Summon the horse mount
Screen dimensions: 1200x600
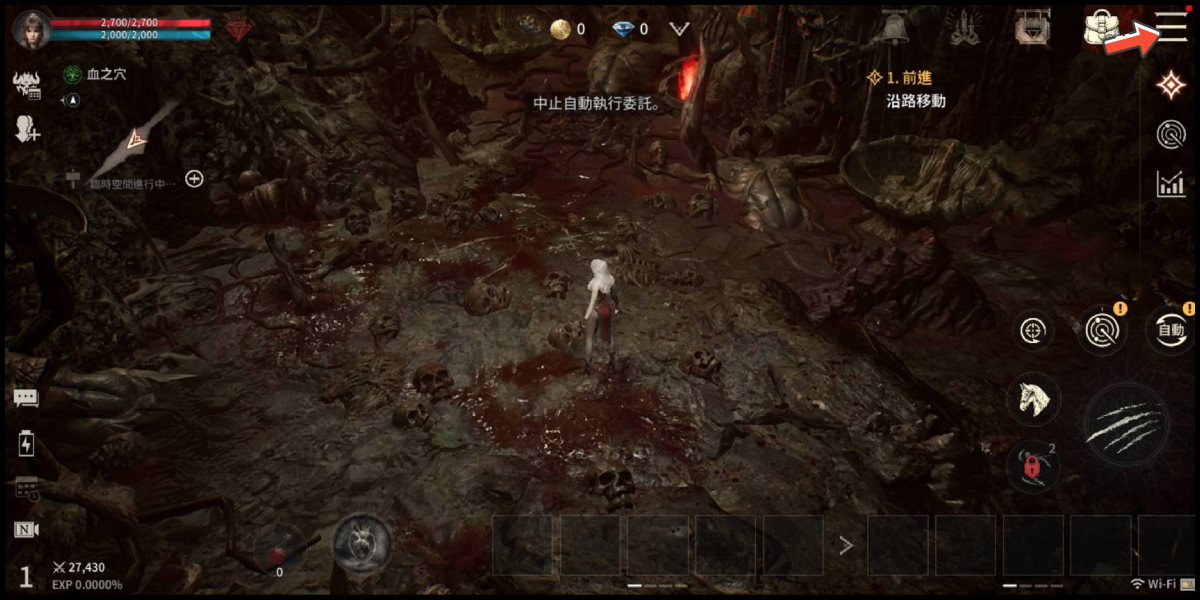click(x=1033, y=399)
